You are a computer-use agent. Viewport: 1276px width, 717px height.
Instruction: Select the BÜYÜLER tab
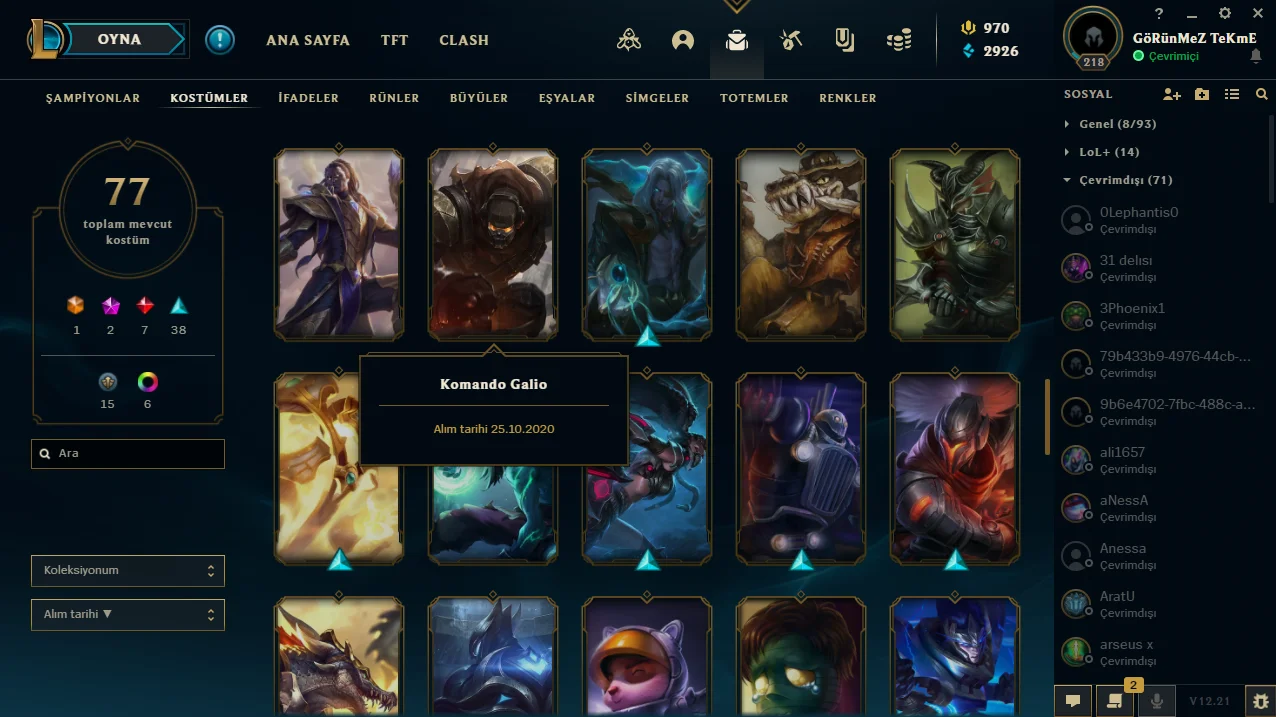pos(479,98)
